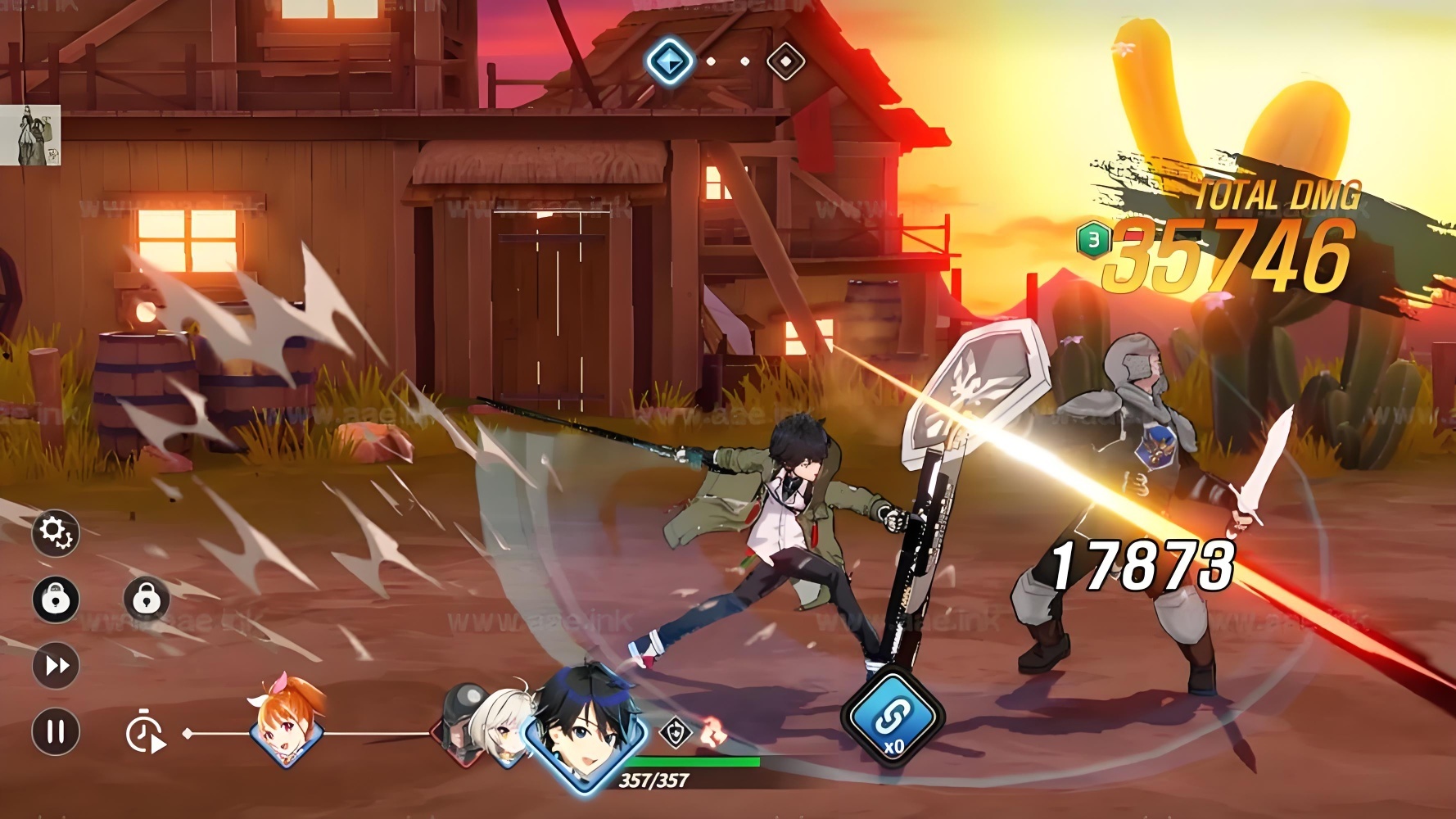Open the gear settings button
The width and height of the screenshot is (1456, 819).
[x=56, y=533]
